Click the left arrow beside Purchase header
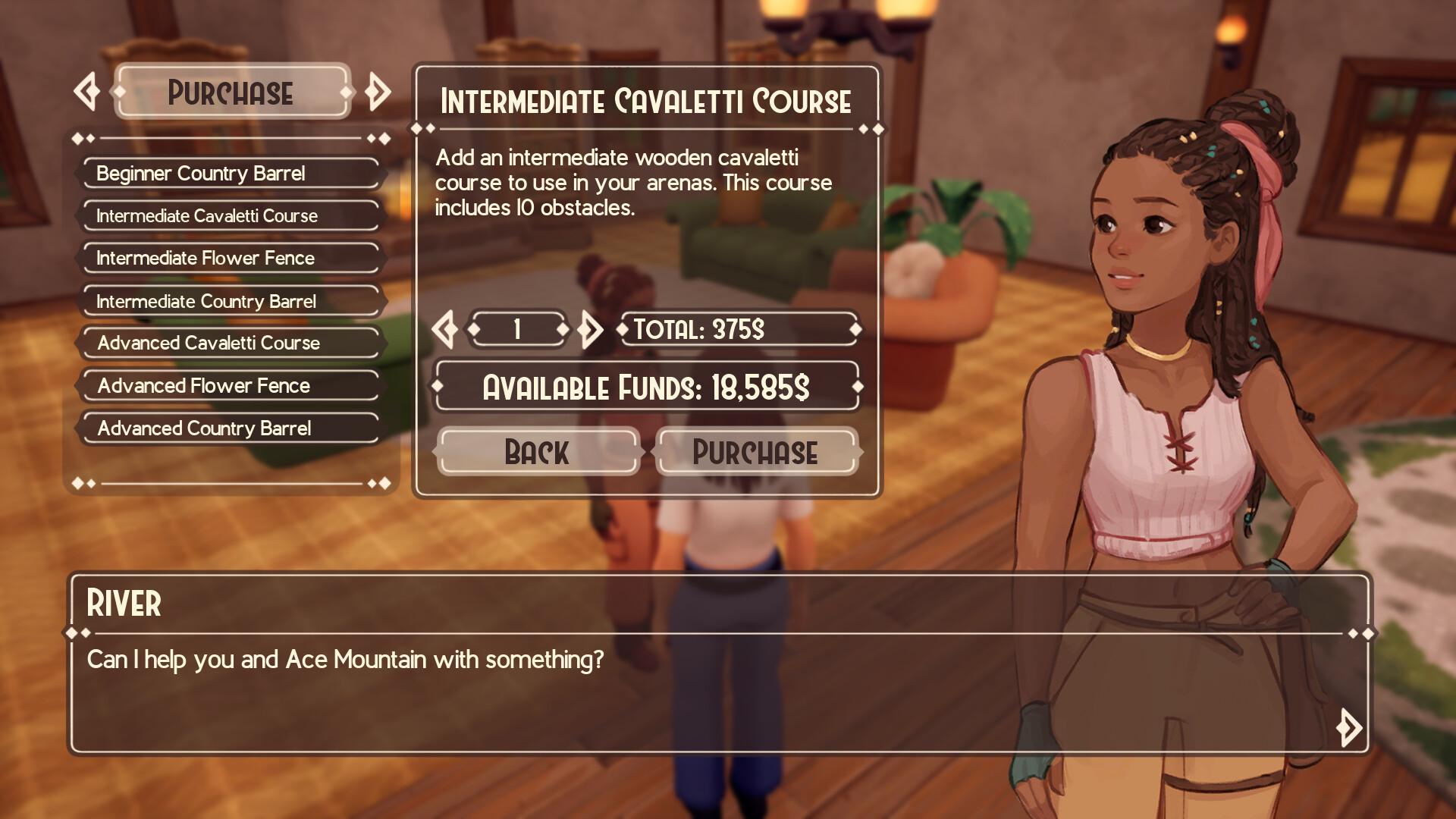1456x819 pixels. [87, 91]
